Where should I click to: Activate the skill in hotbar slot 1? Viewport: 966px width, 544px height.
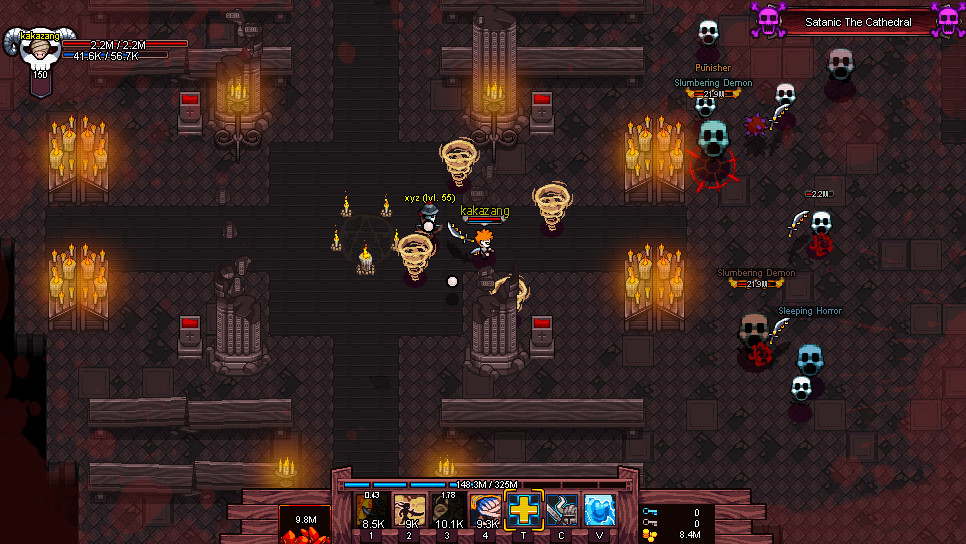coord(373,510)
